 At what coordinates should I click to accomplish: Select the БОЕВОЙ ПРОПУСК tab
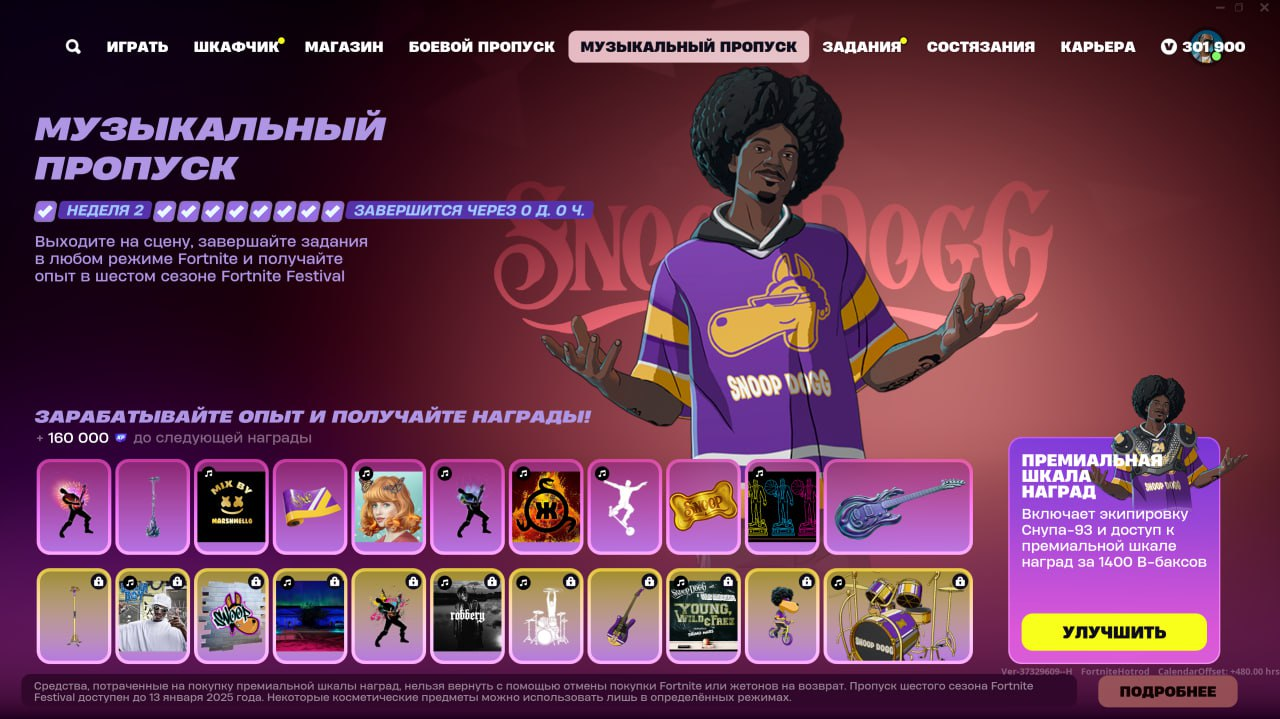pos(482,47)
